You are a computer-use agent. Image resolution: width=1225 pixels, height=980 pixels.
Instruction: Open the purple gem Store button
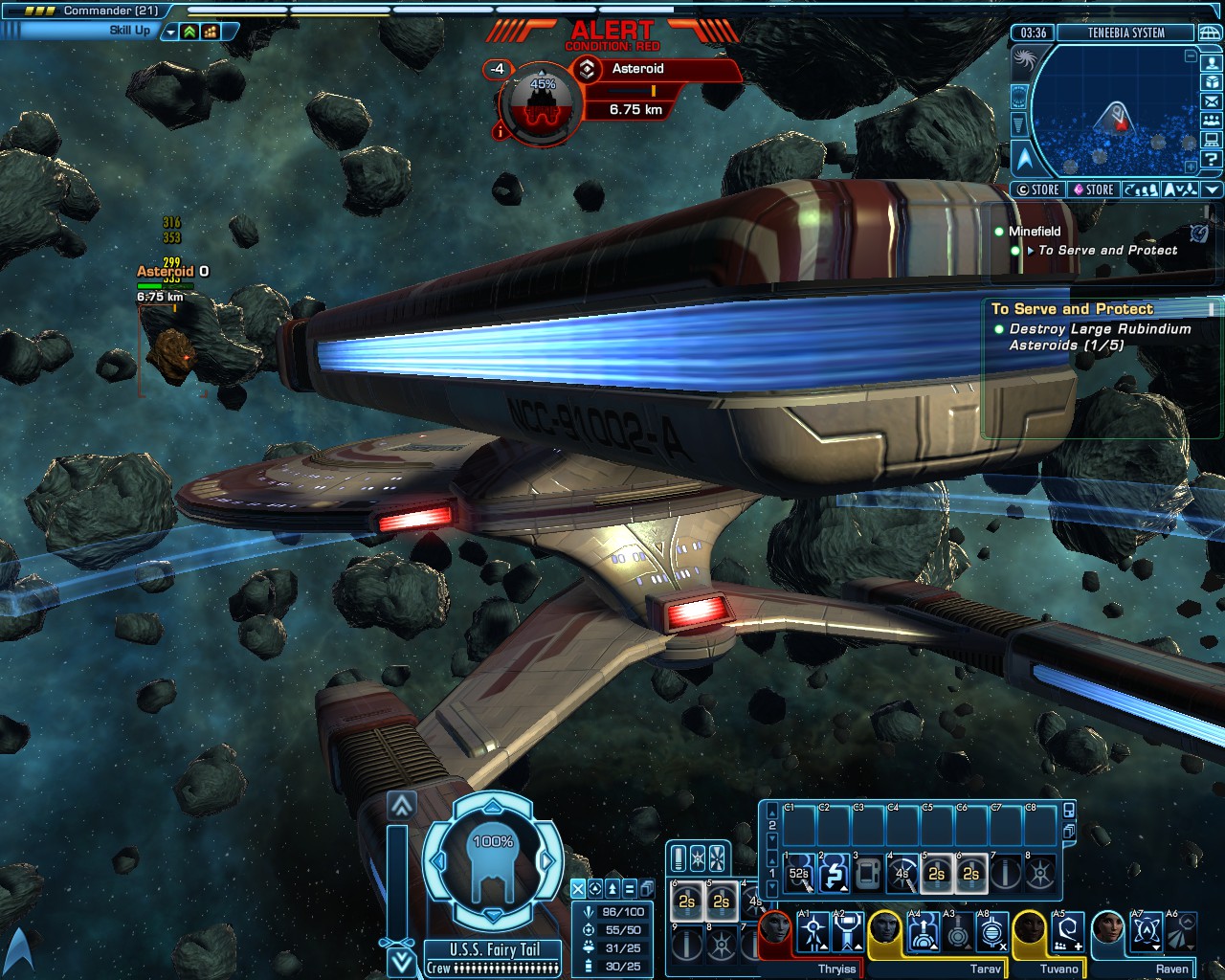pos(1092,189)
